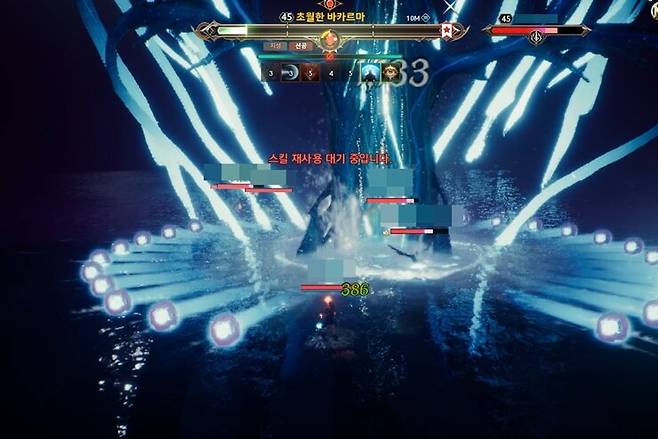Click the 지성 boss trait tag
Screen dimensions: 658x439
point(276,46)
